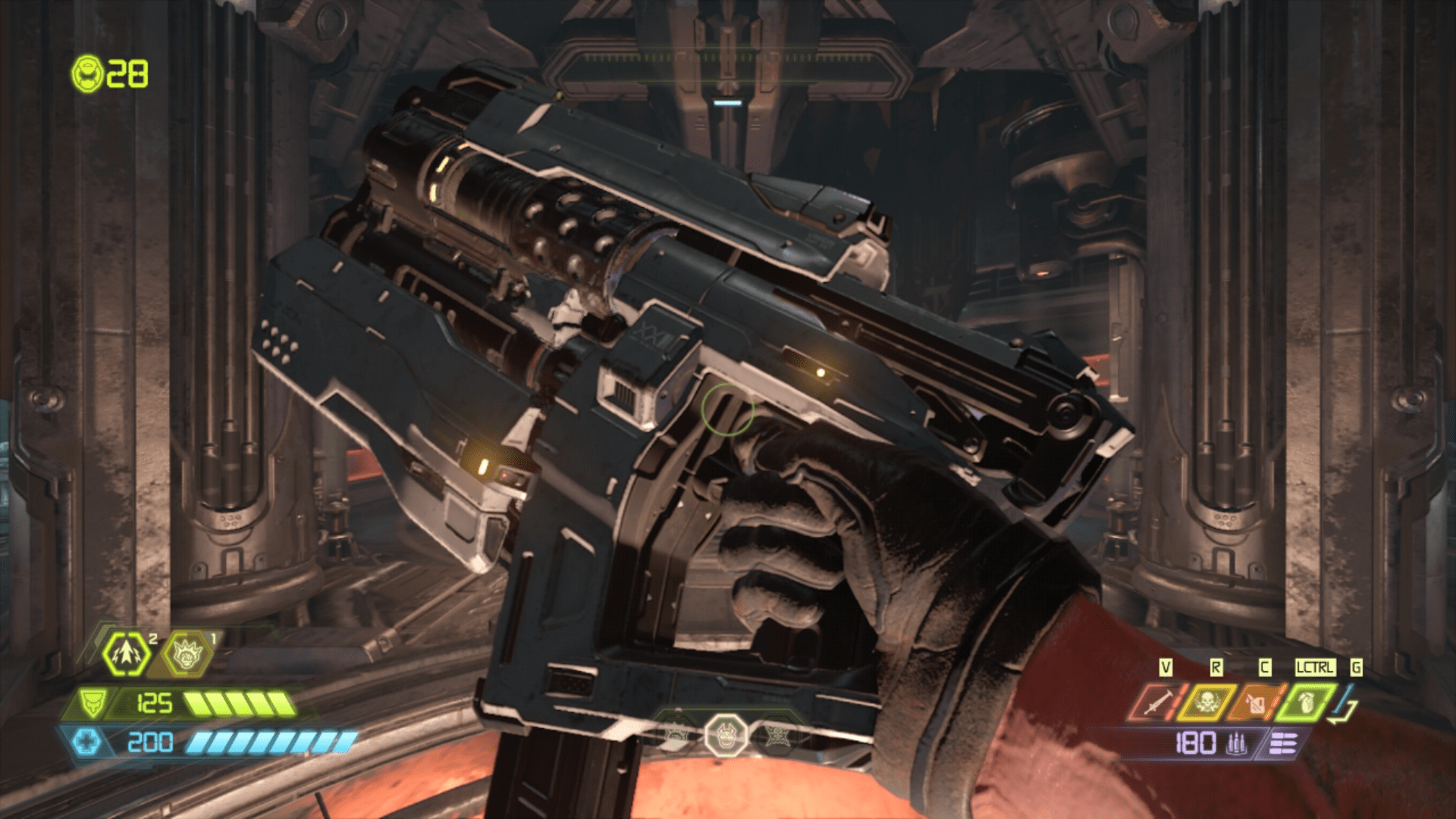Select the ammo-type list icon at far bottom right
The width and height of the screenshot is (1456, 819).
click(1284, 742)
